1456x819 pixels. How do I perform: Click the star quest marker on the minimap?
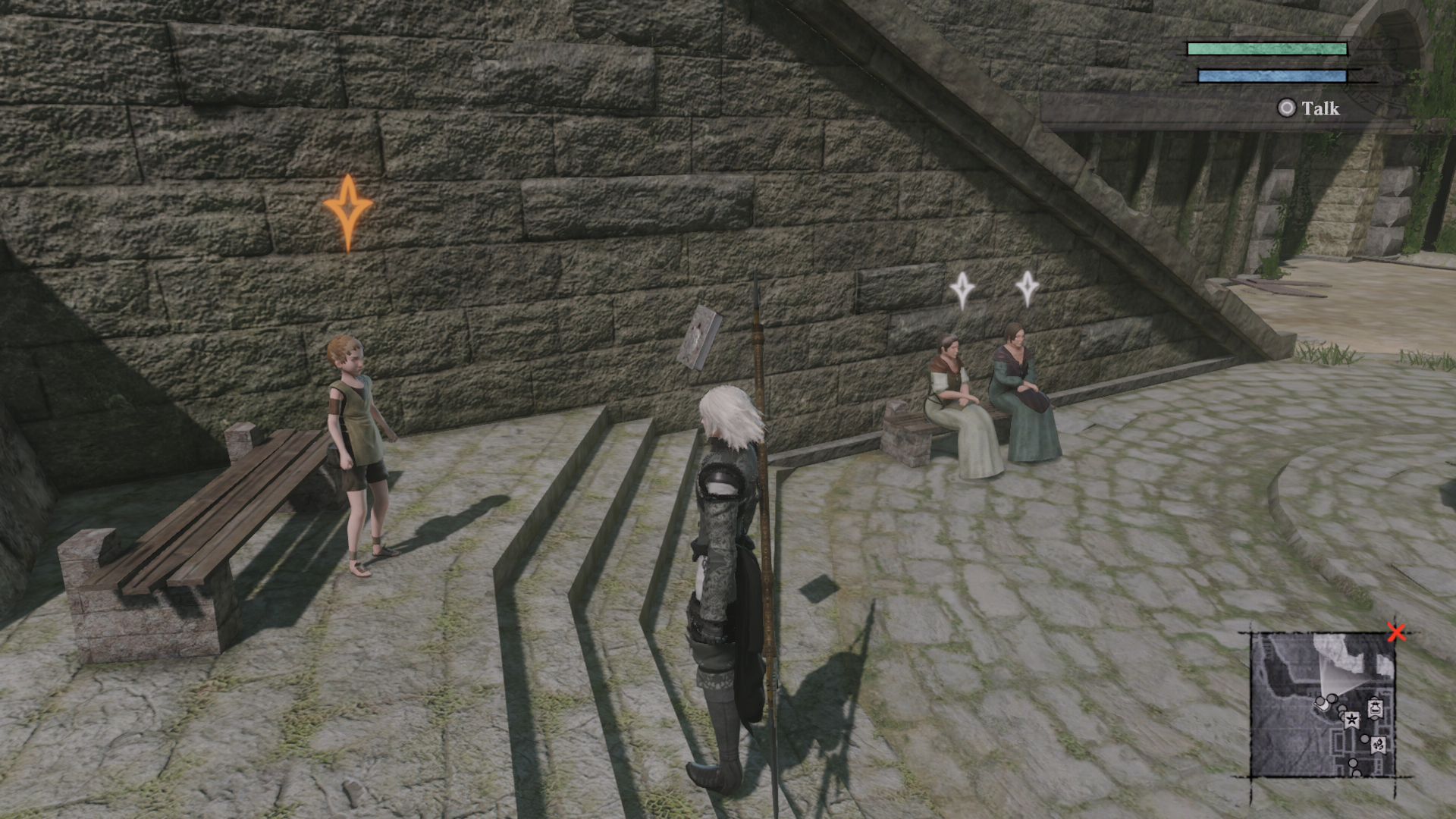pos(1352,720)
